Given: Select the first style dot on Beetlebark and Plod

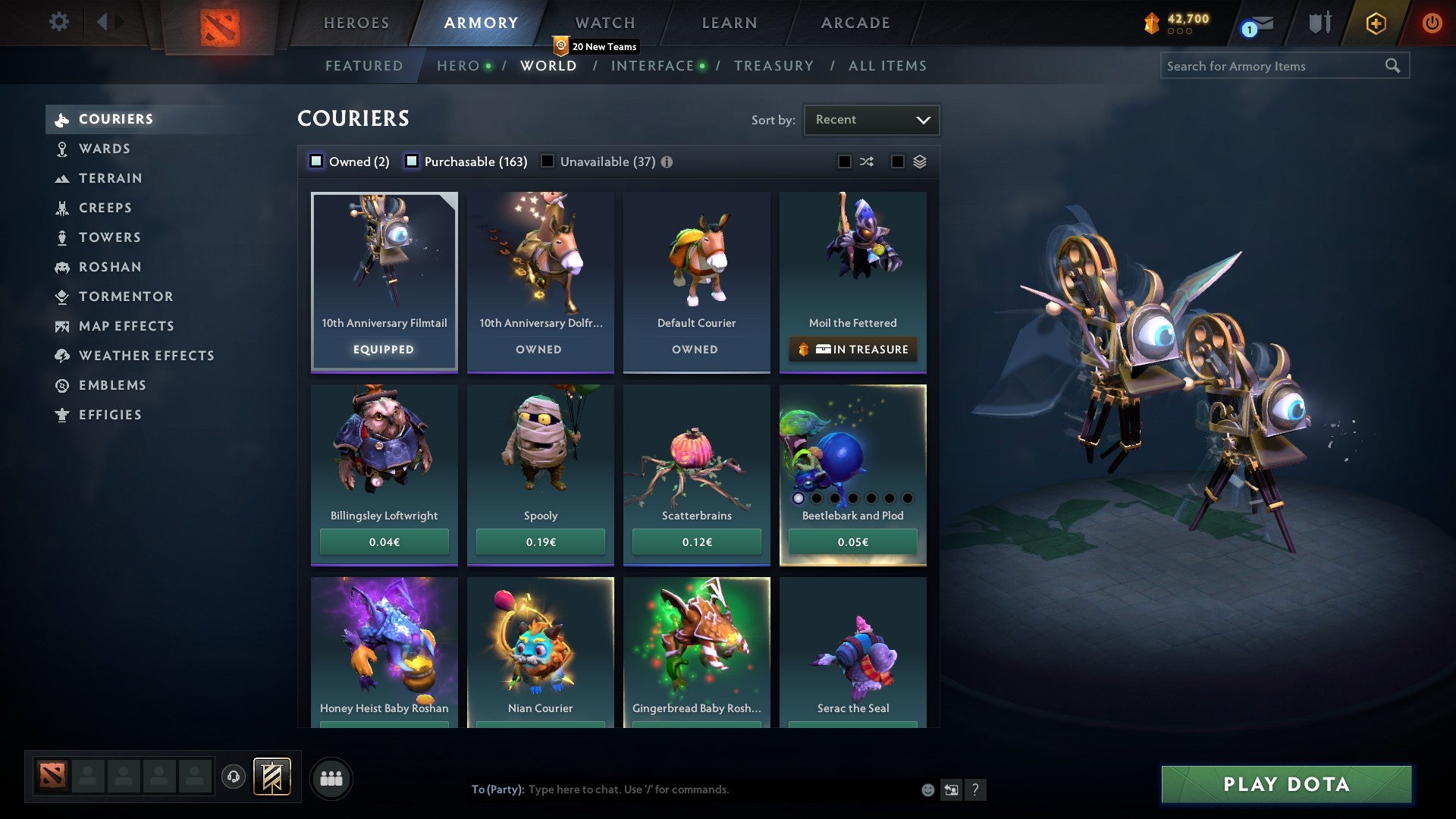Looking at the screenshot, I should (799, 498).
